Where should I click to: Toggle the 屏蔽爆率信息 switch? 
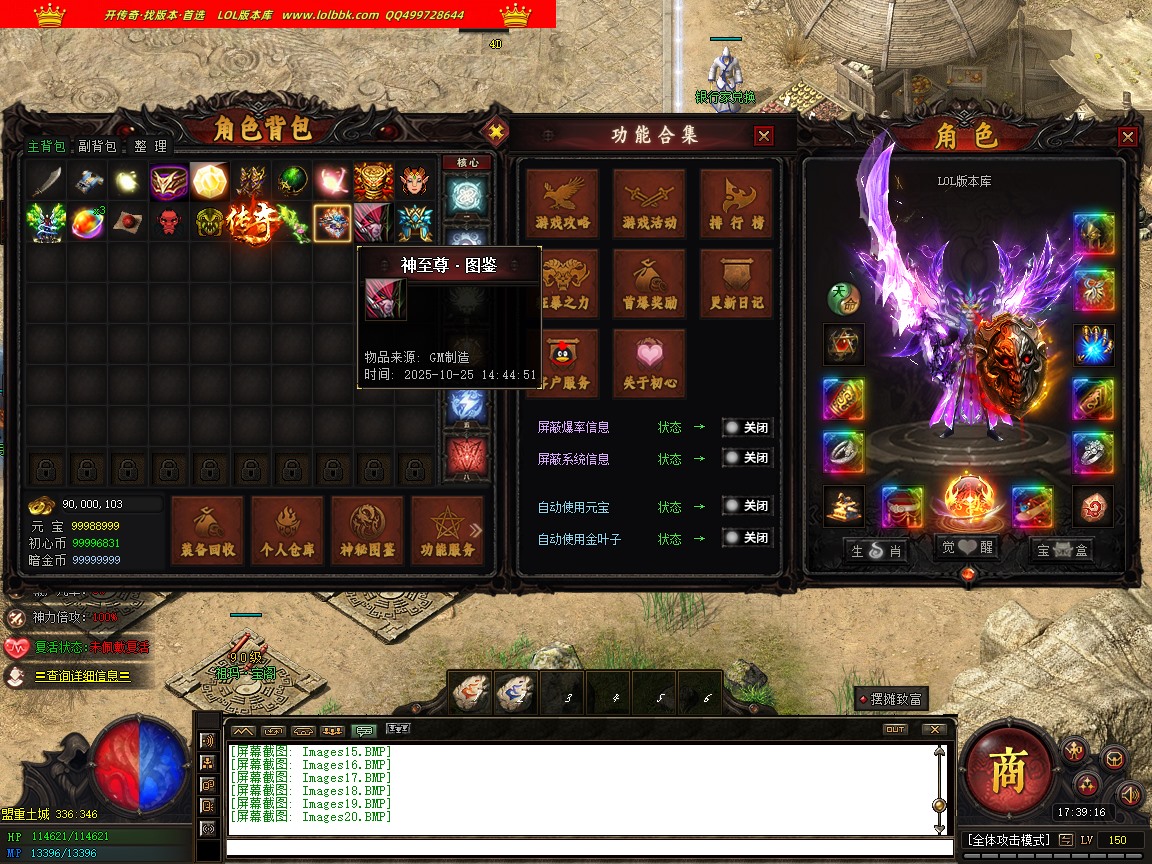coord(747,427)
